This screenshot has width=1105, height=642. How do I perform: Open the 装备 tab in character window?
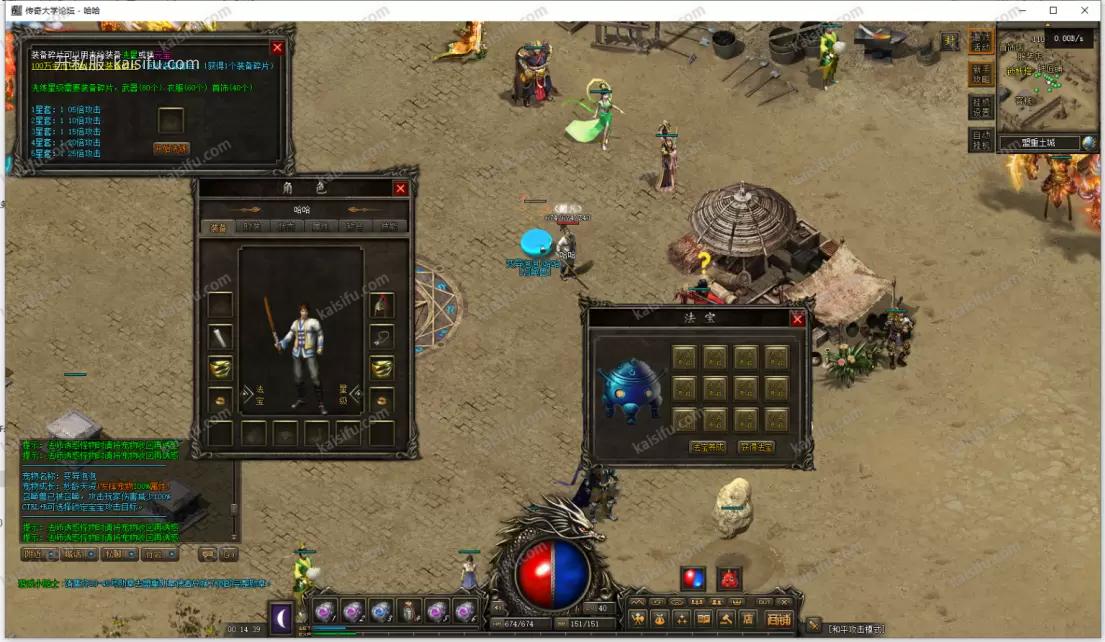click(217, 227)
